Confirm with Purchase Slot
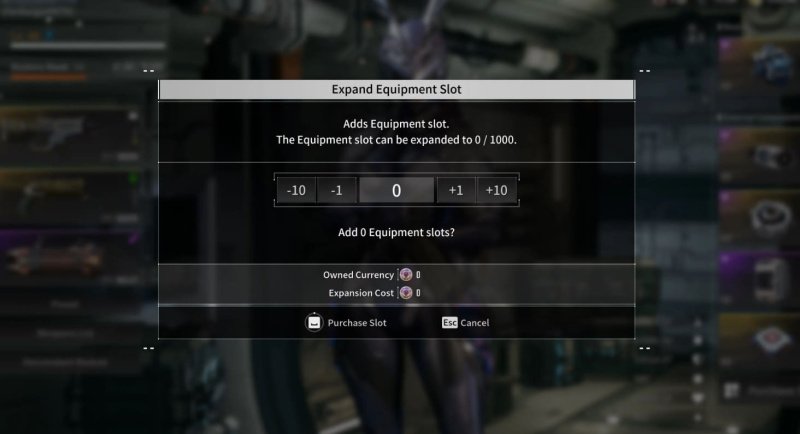 tap(346, 323)
